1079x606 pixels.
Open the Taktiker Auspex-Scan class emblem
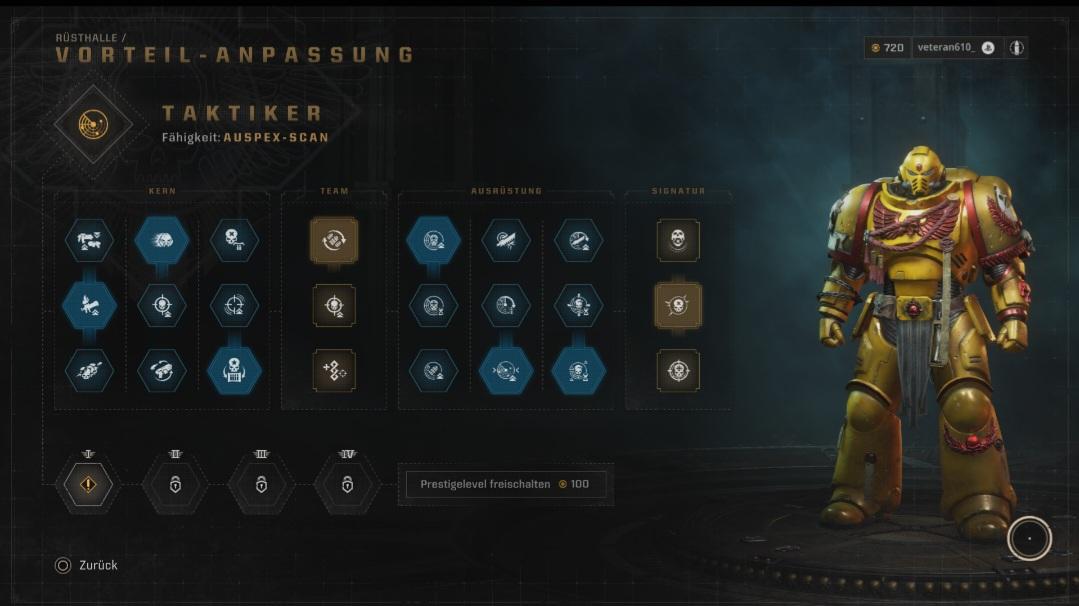point(92,124)
